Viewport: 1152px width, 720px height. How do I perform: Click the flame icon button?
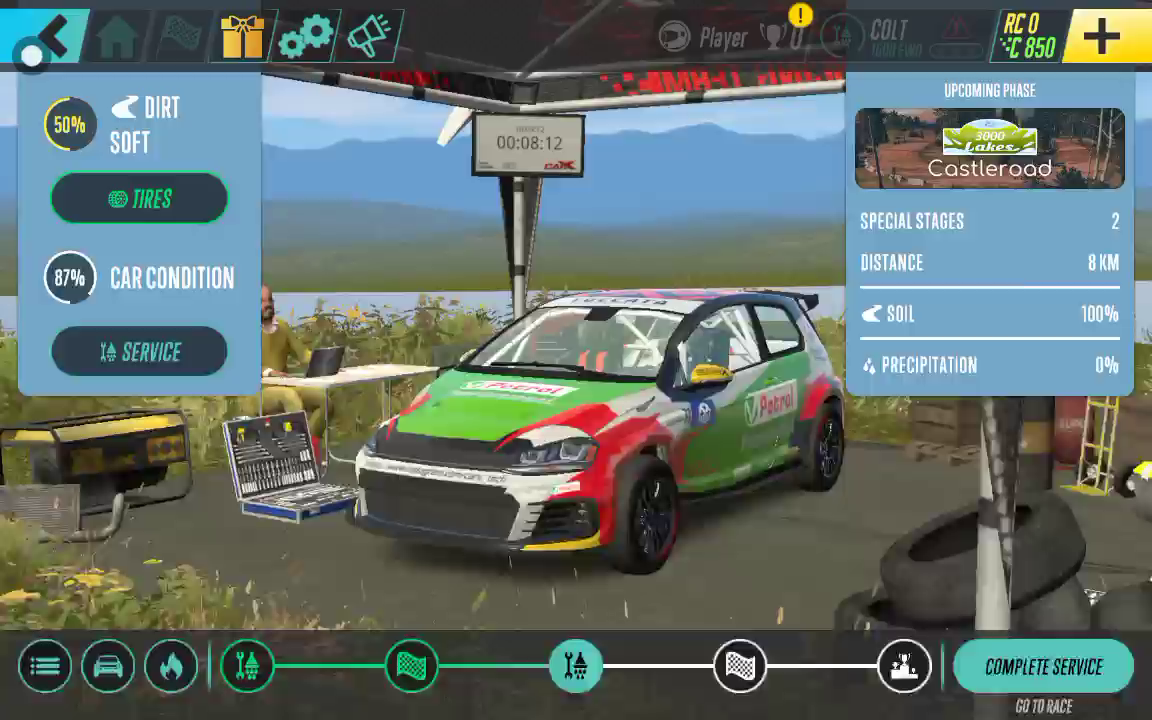(x=171, y=666)
